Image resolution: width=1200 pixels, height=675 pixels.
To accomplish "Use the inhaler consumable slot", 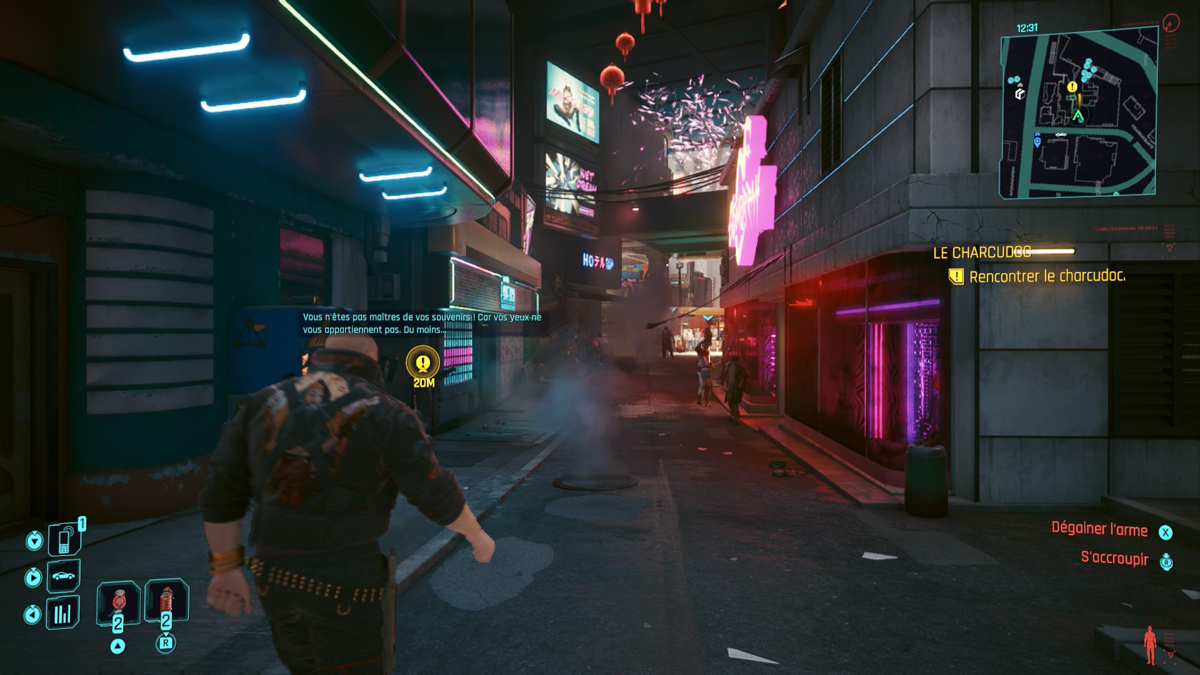I will pos(118,603).
